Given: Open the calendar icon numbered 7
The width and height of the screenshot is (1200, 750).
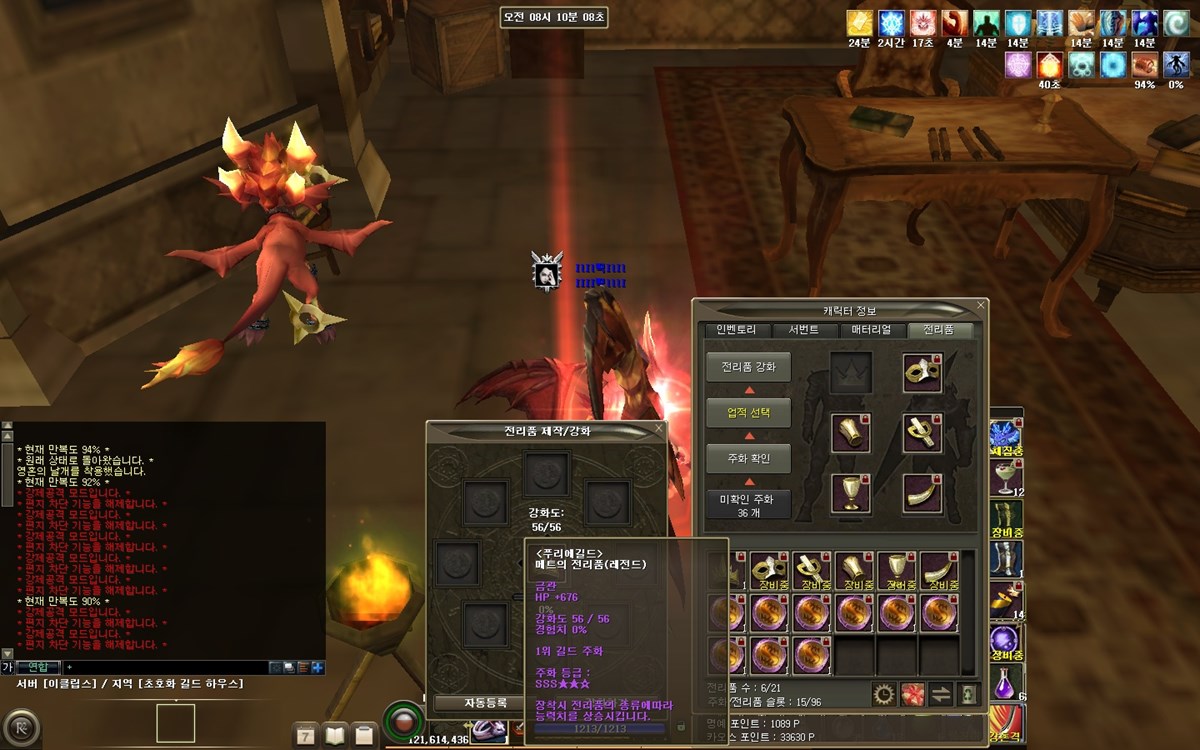Looking at the screenshot, I should 306,735.
